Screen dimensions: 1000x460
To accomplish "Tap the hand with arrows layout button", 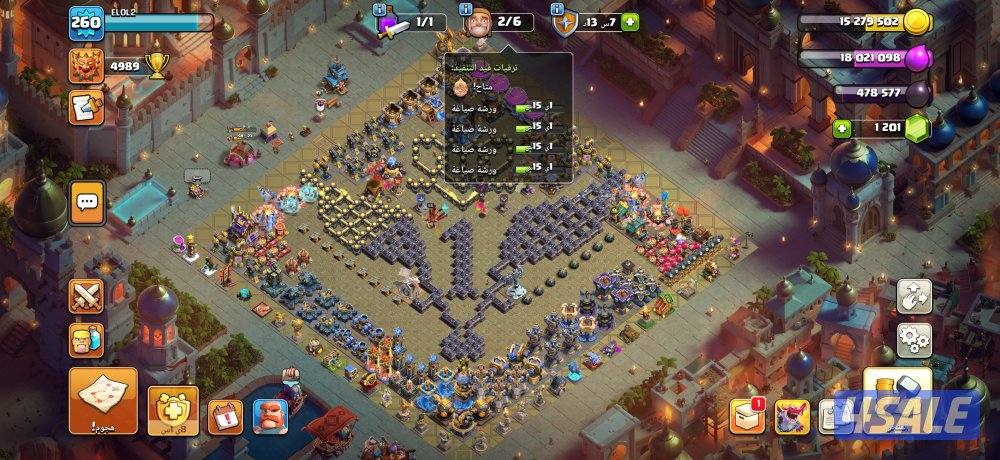I will (913, 296).
